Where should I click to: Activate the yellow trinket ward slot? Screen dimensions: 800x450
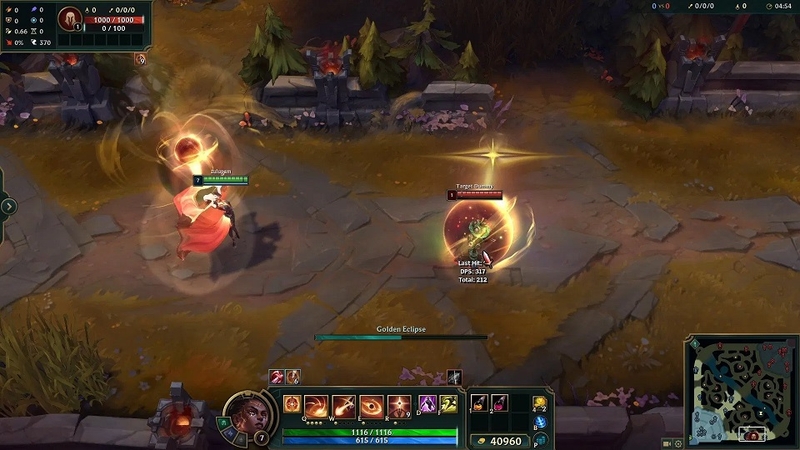[x=541, y=404]
